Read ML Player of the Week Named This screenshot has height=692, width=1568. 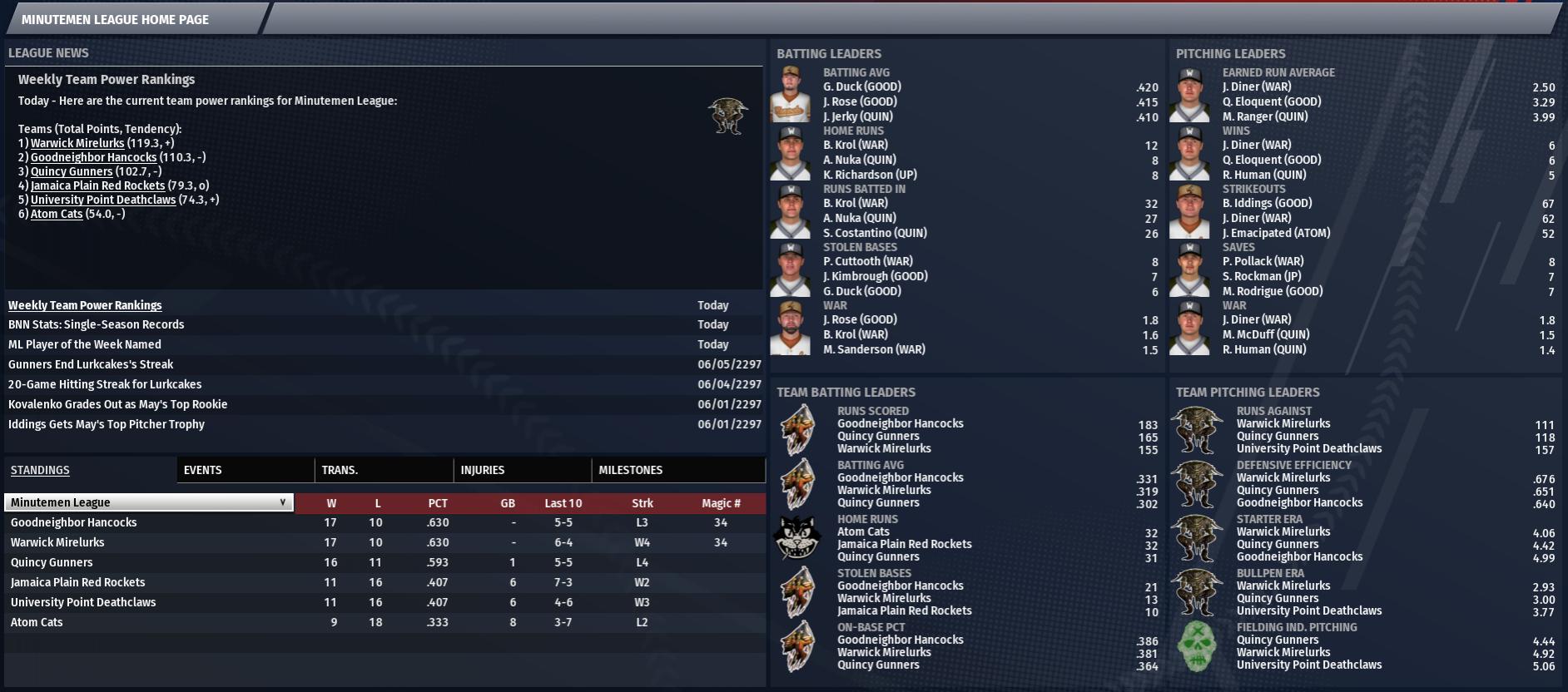85,344
